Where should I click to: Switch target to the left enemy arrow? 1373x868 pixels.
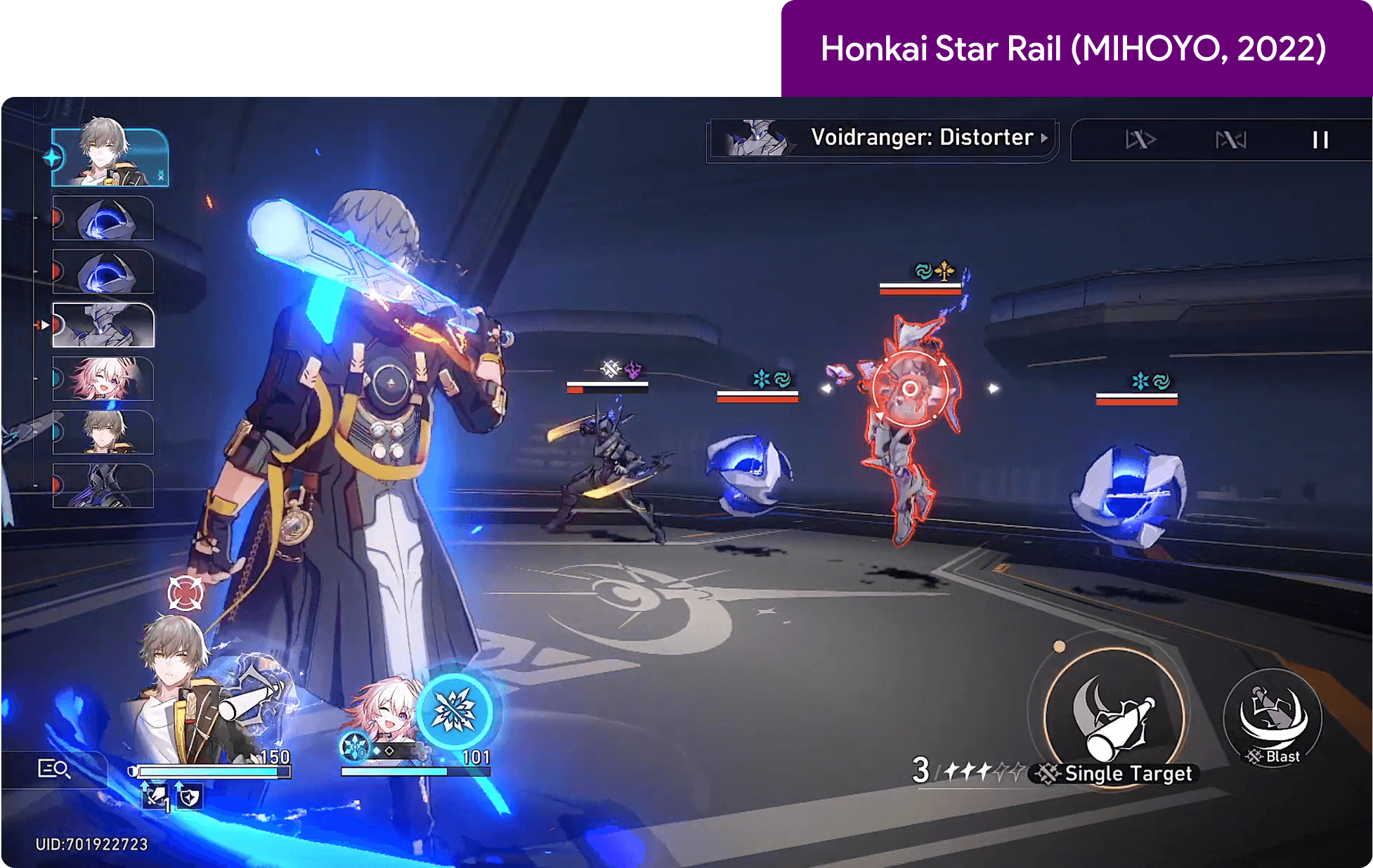click(827, 388)
